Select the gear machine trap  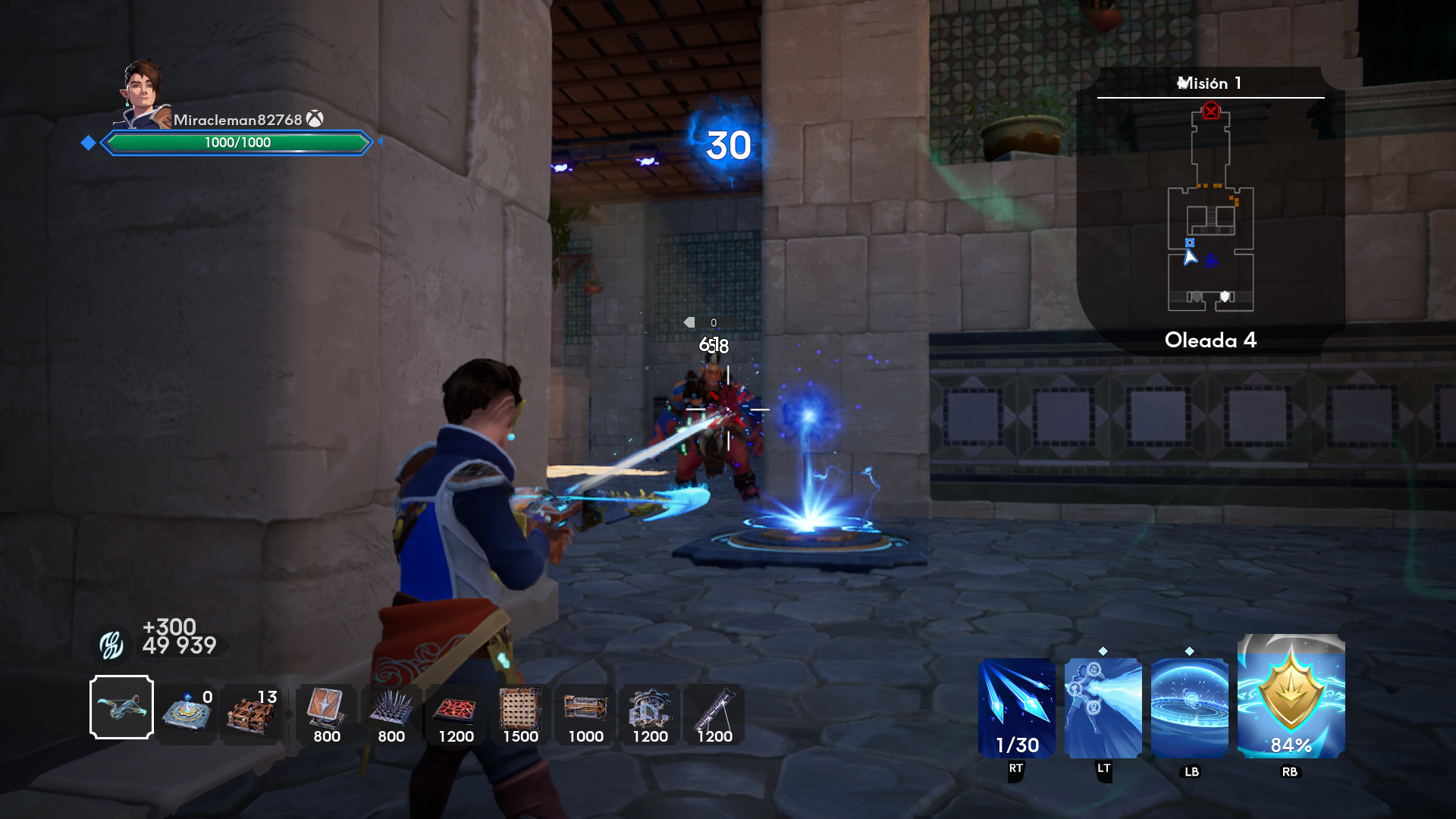[650, 713]
